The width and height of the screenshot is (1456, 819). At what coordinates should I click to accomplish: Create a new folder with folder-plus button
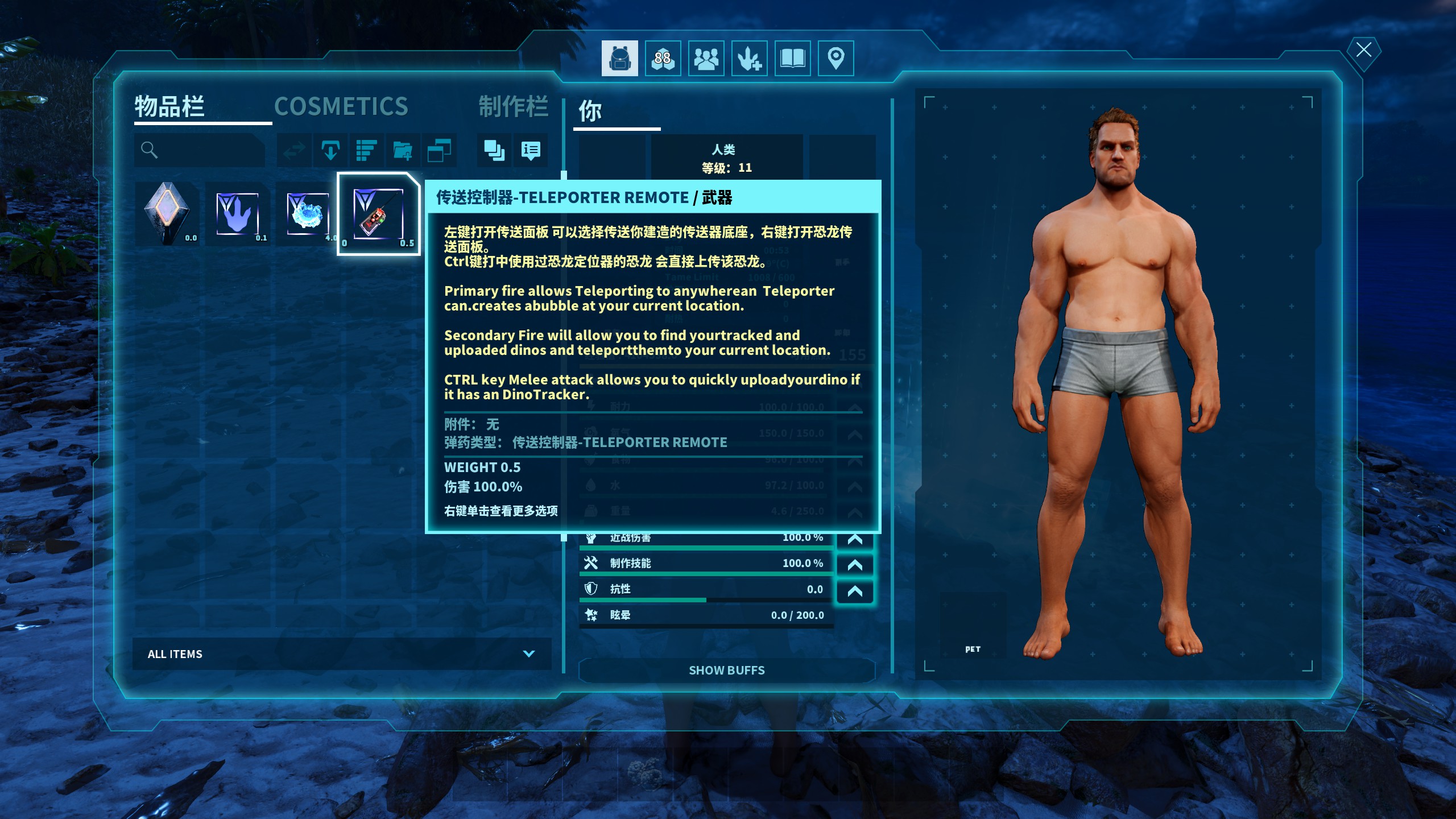point(403,150)
